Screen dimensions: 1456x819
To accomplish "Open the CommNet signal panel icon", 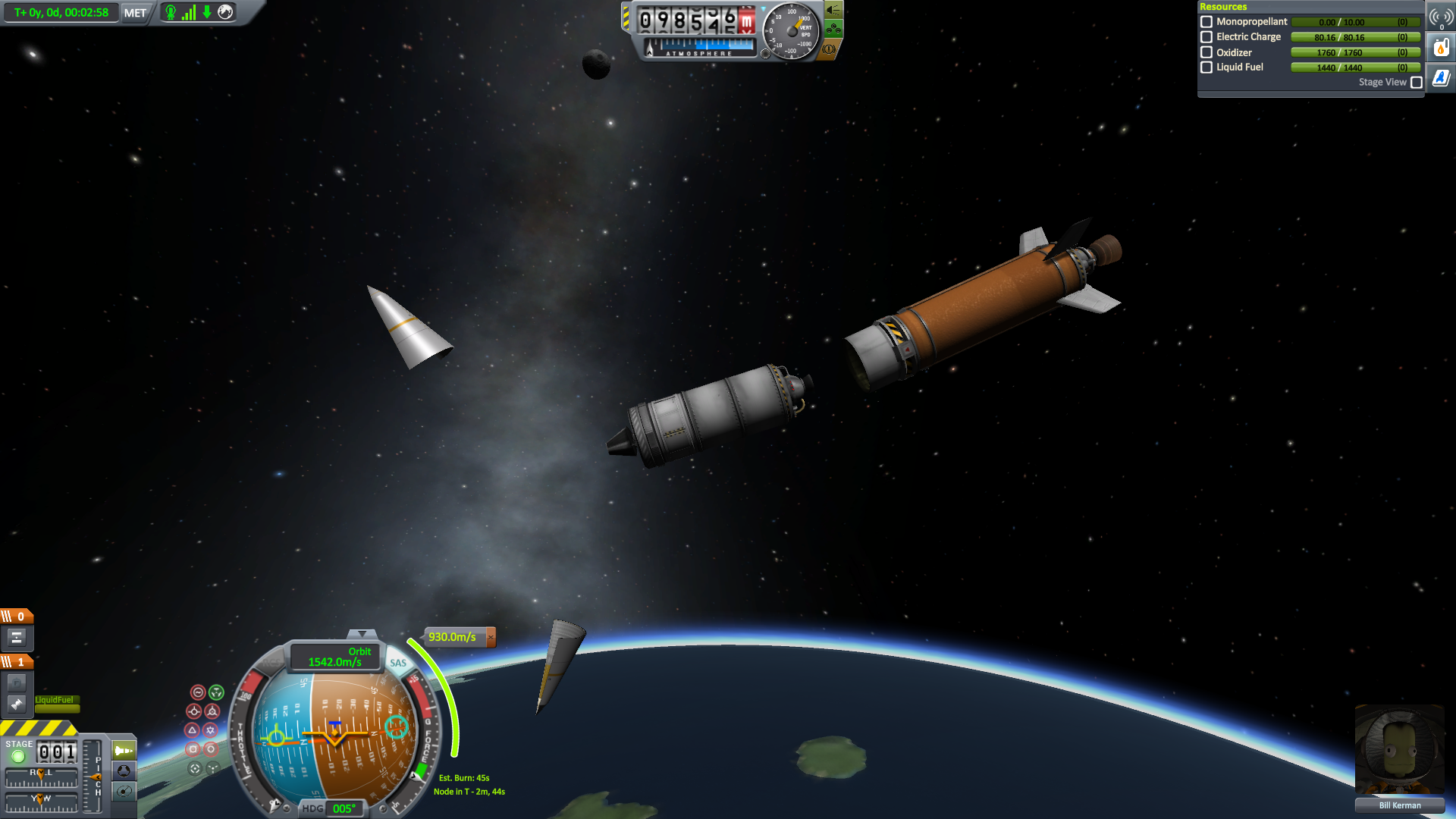I will click(x=1441, y=17).
